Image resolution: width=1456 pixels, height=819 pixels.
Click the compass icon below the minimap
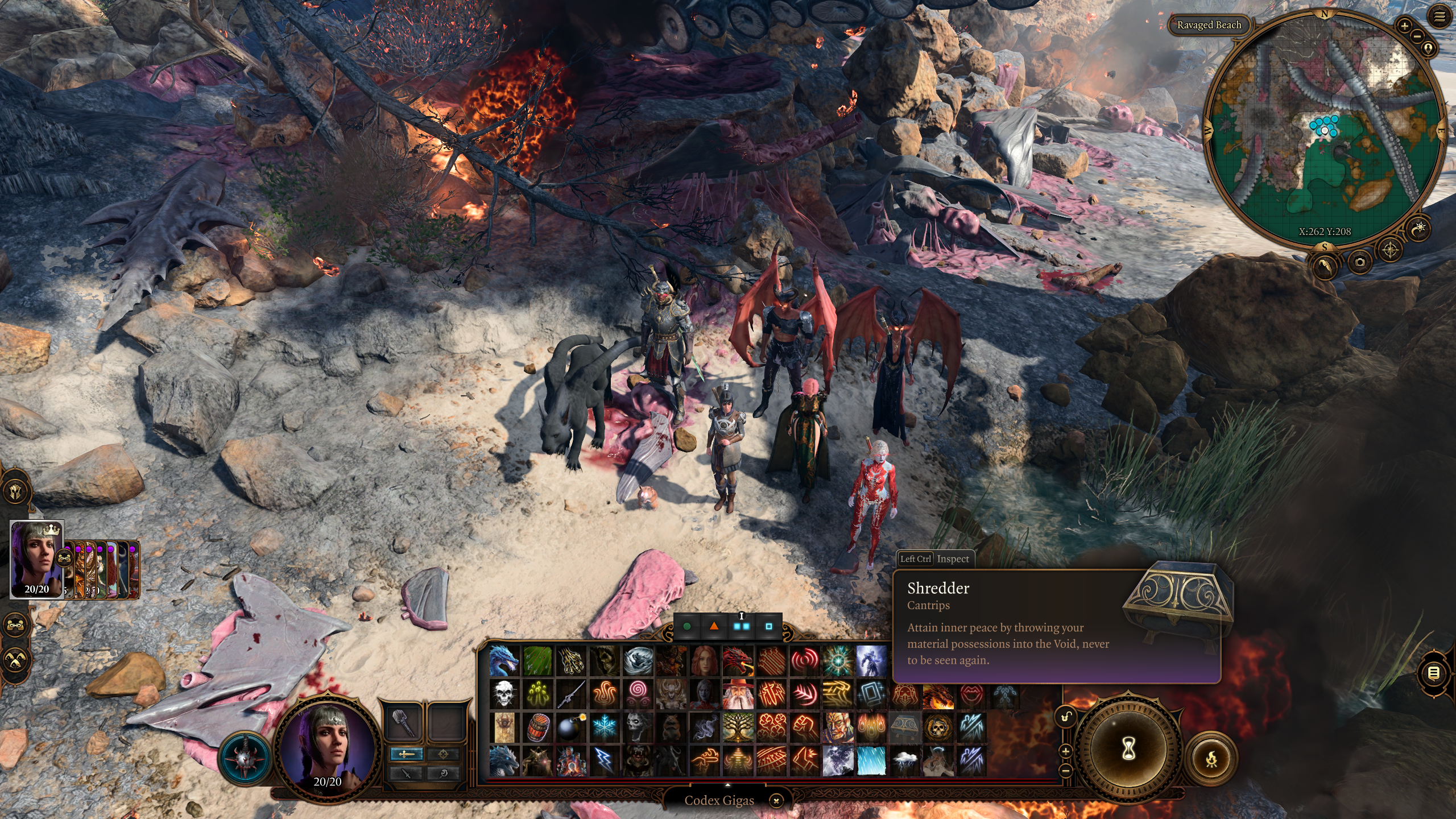[x=1391, y=250]
